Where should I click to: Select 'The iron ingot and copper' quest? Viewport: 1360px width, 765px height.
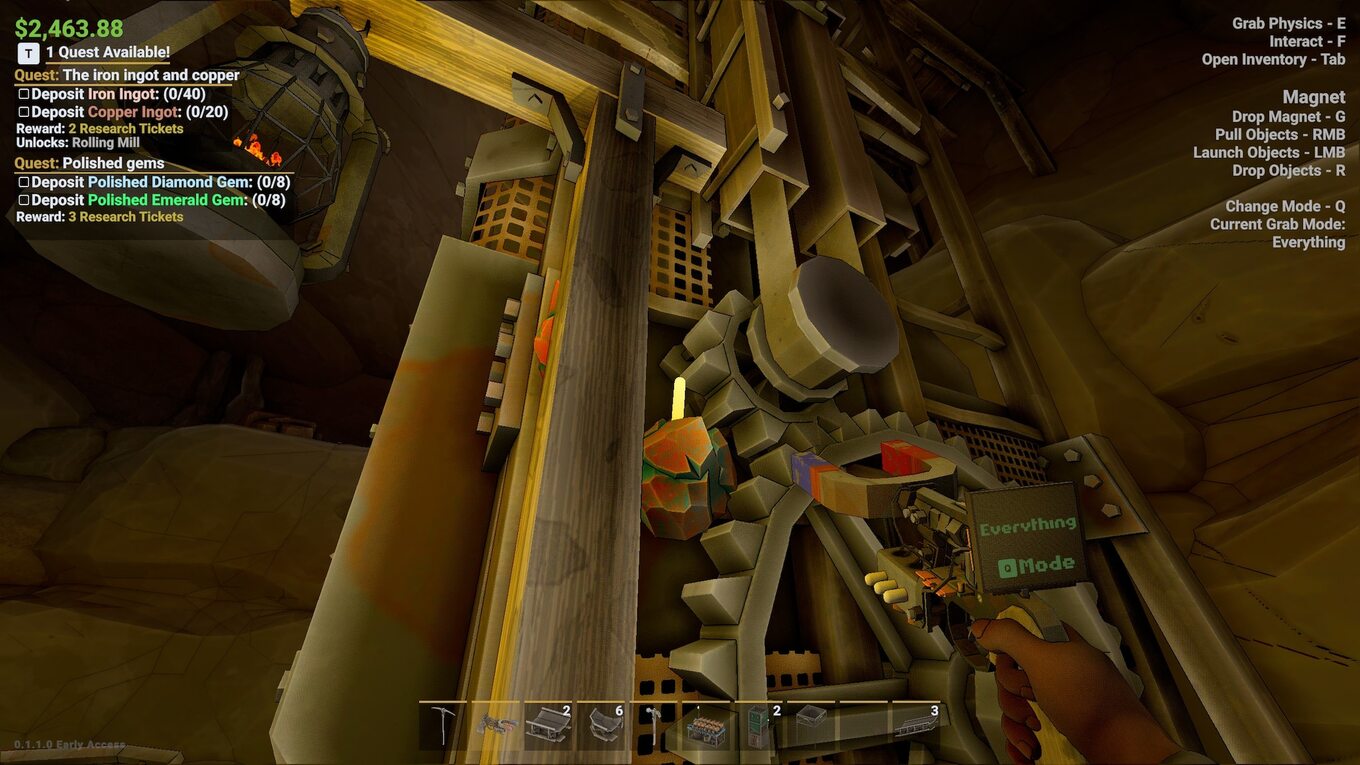(x=150, y=75)
